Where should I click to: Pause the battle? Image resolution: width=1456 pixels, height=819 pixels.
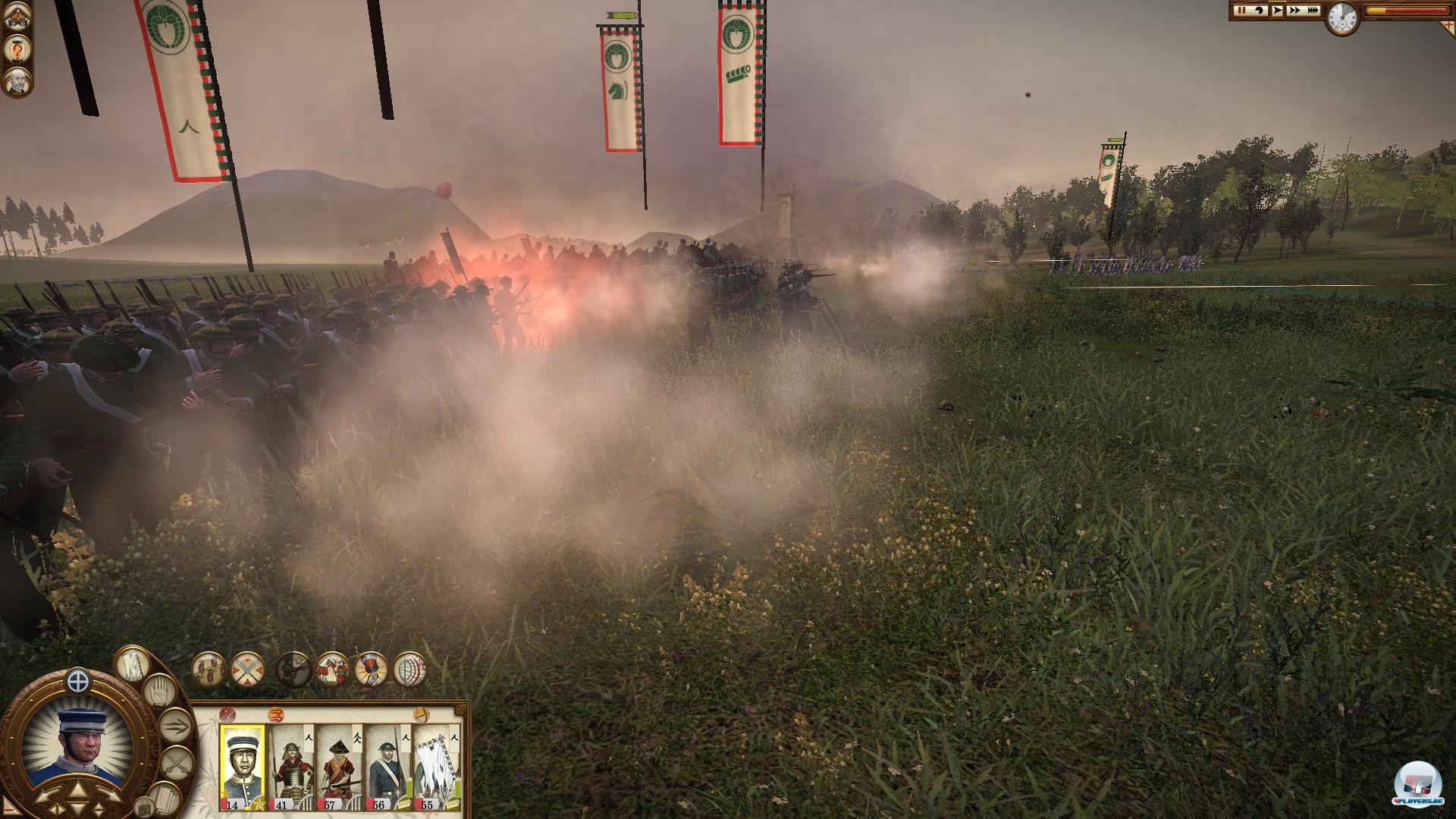(x=1242, y=11)
